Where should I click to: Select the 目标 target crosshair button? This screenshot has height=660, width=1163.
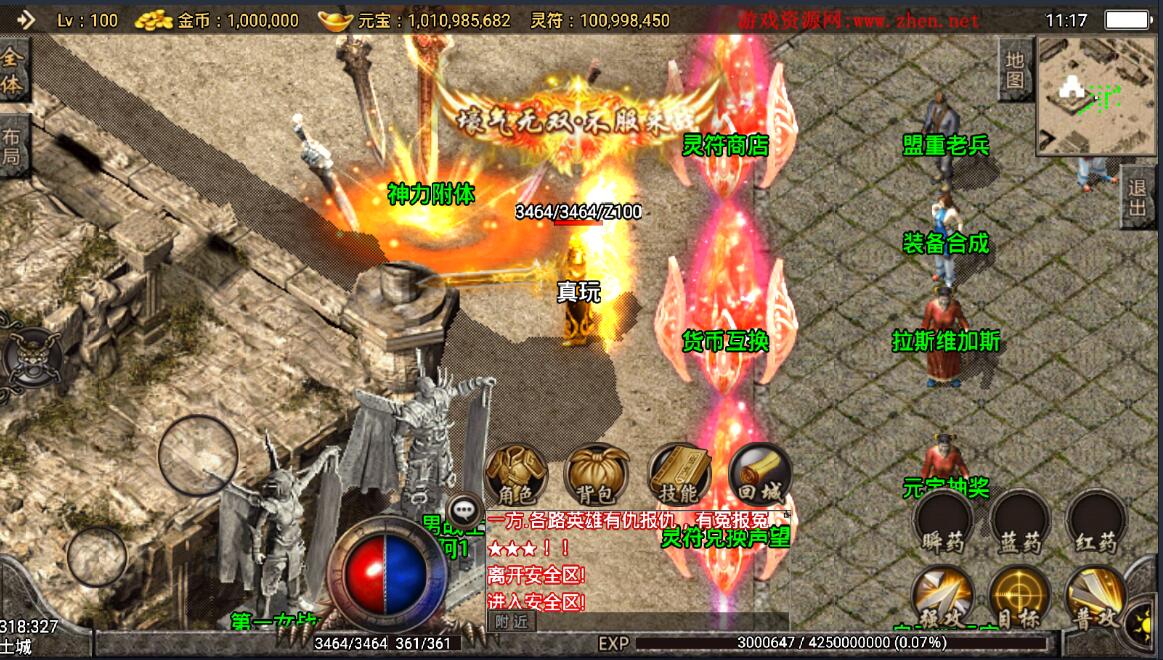tap(1019, 597)
